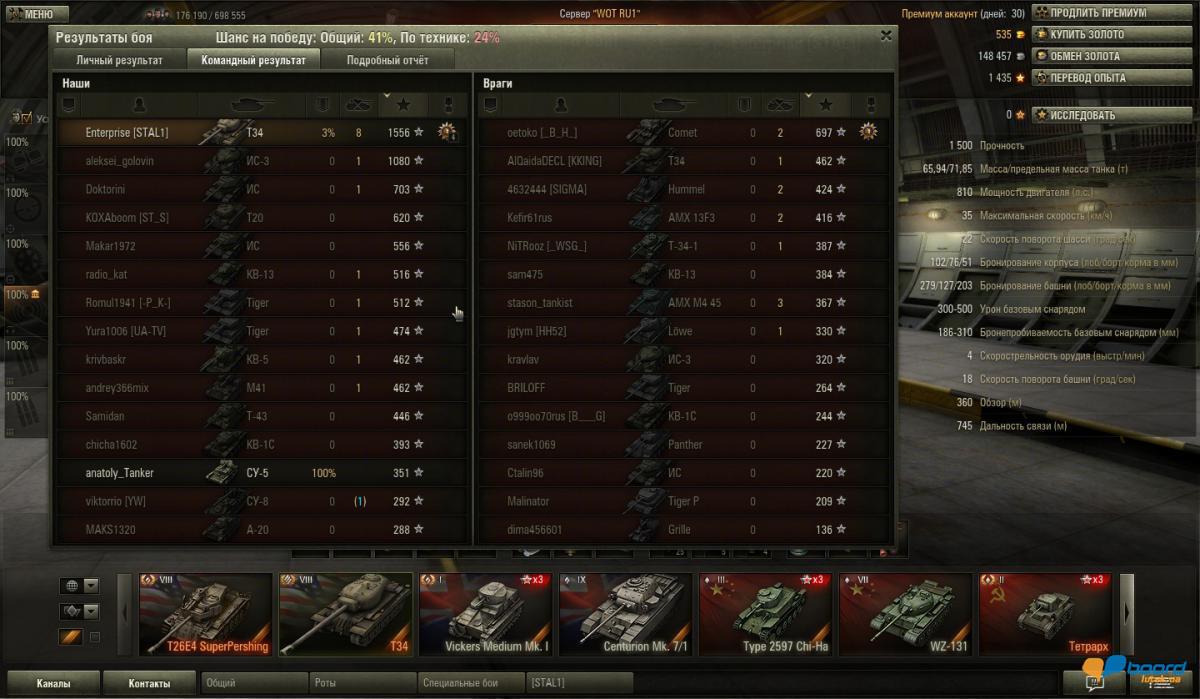The width and height of the screenshot is (1200, 699).
Task: Close the battle results window
Action: pyautogui.click(x=885, y=36)
